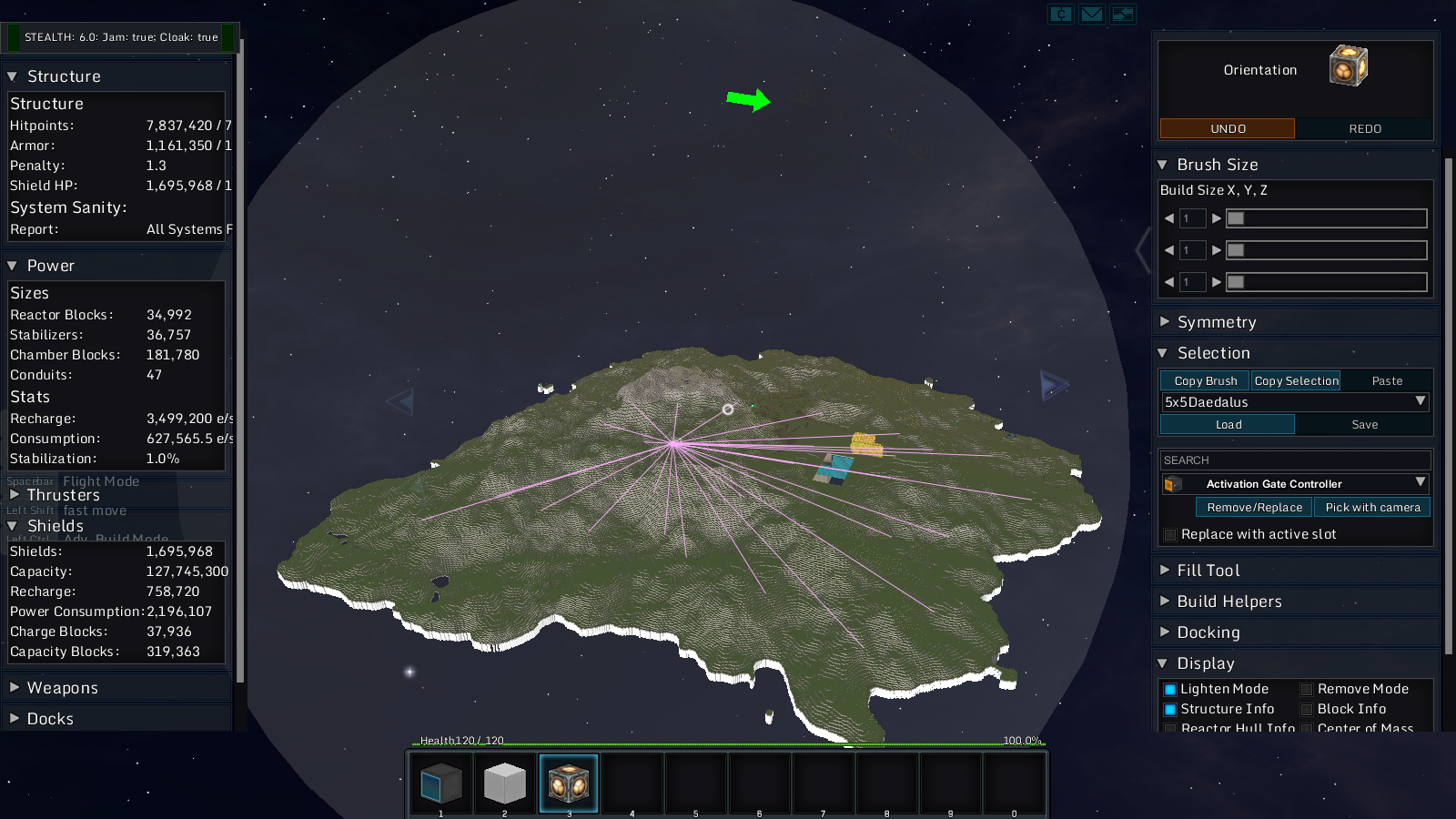Paste the copied selection
Image resolution: width=1456 pixels, height=819 pixels.
pyautogui.click(x=1386, y=381)
